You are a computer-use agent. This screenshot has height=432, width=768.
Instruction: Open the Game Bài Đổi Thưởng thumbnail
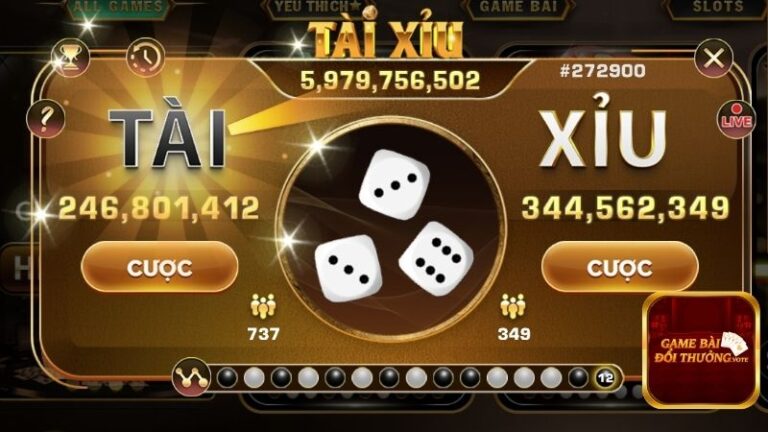coord(700,350)
